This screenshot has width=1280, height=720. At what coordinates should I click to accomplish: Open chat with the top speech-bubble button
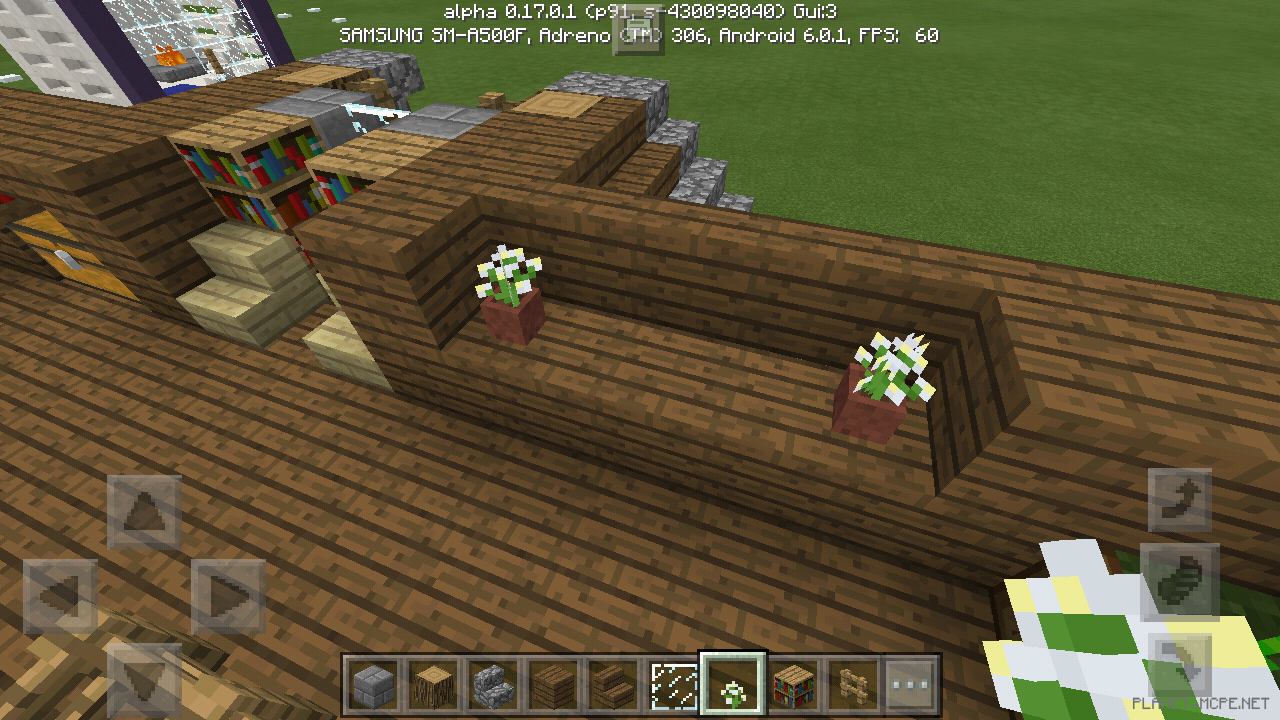point(639,32)
